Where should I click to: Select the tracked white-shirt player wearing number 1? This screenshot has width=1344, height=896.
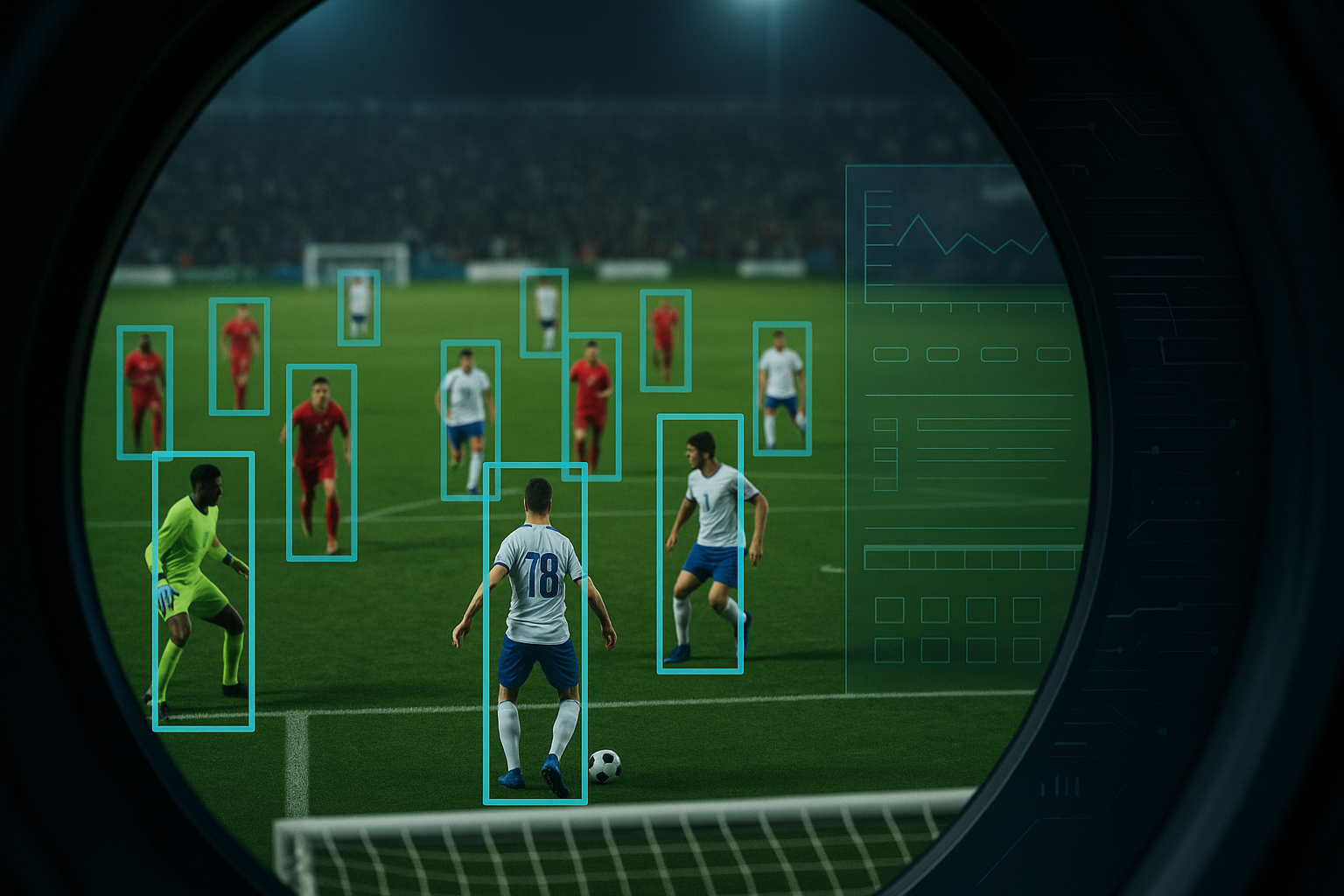[700, 543]
